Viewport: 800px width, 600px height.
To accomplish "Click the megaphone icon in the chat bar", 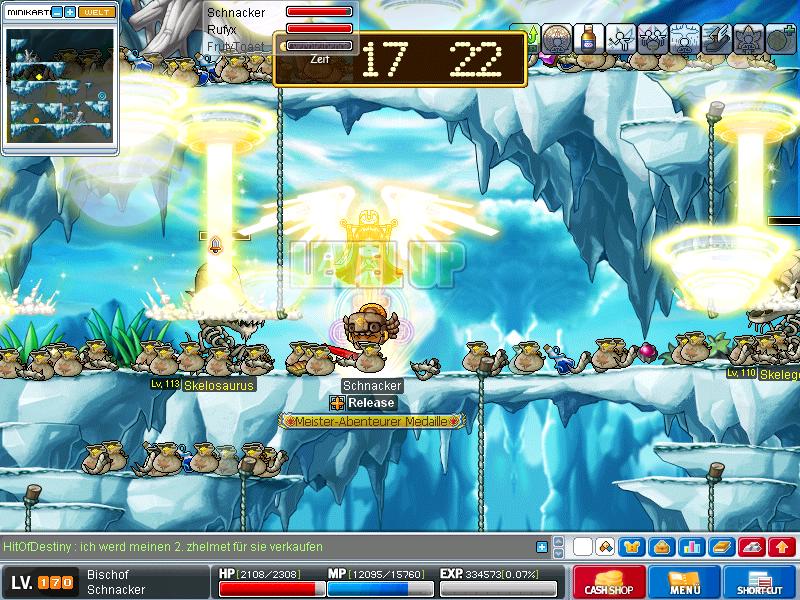I will [604, 547].
